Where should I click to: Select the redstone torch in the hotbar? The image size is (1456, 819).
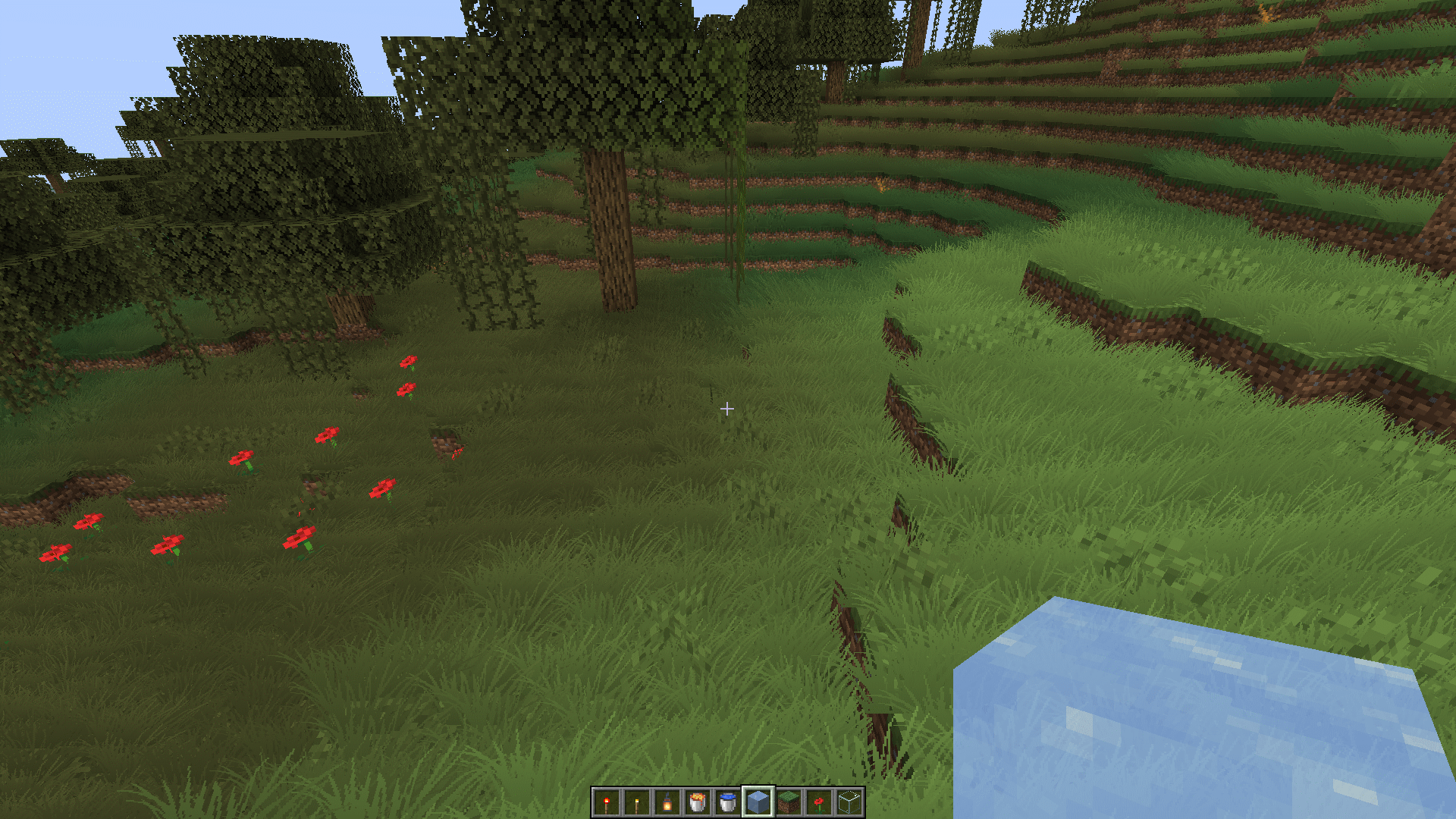[607, 802]
